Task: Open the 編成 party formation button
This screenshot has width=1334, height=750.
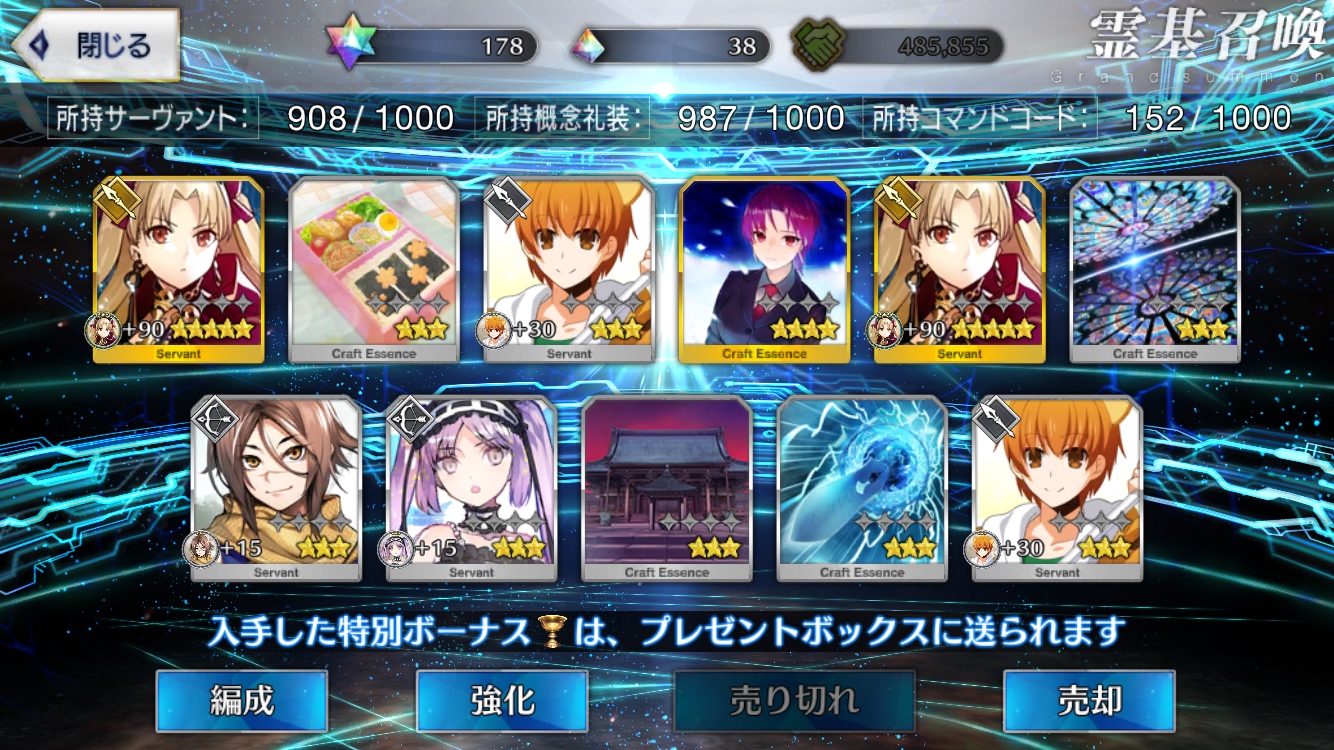Action: coord(242,701)
